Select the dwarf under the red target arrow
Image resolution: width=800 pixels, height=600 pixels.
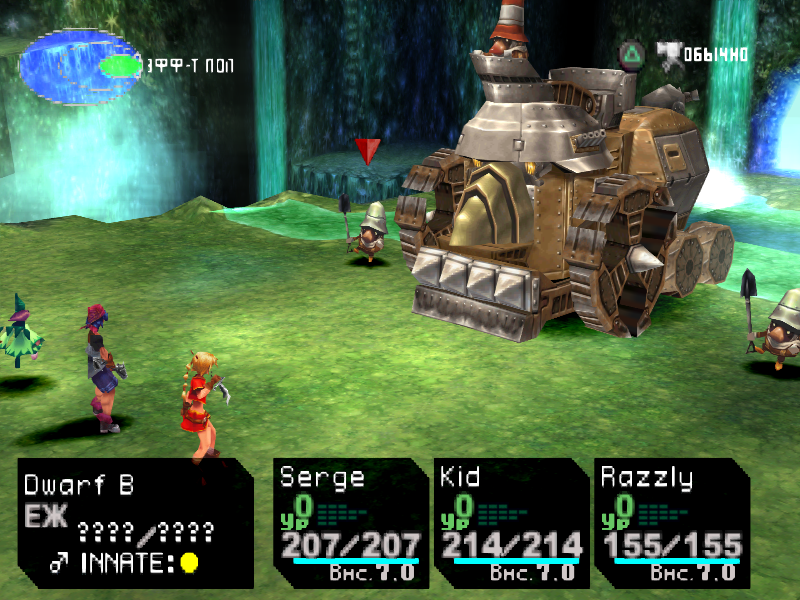[371, 234]
